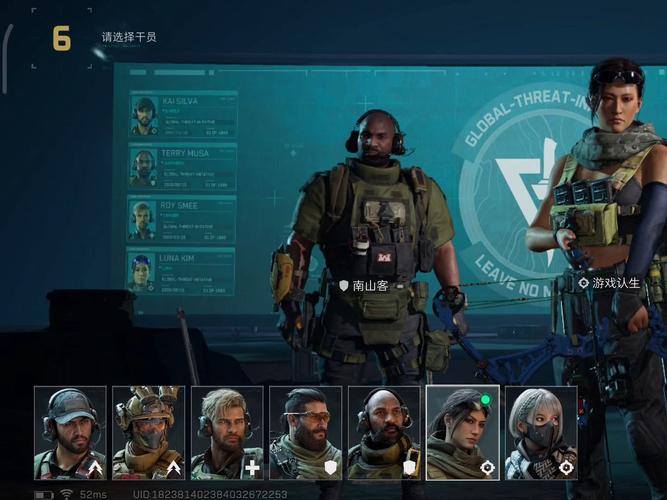
Task: Choose the bald bearded operator with headset
Action: point(384,432)
